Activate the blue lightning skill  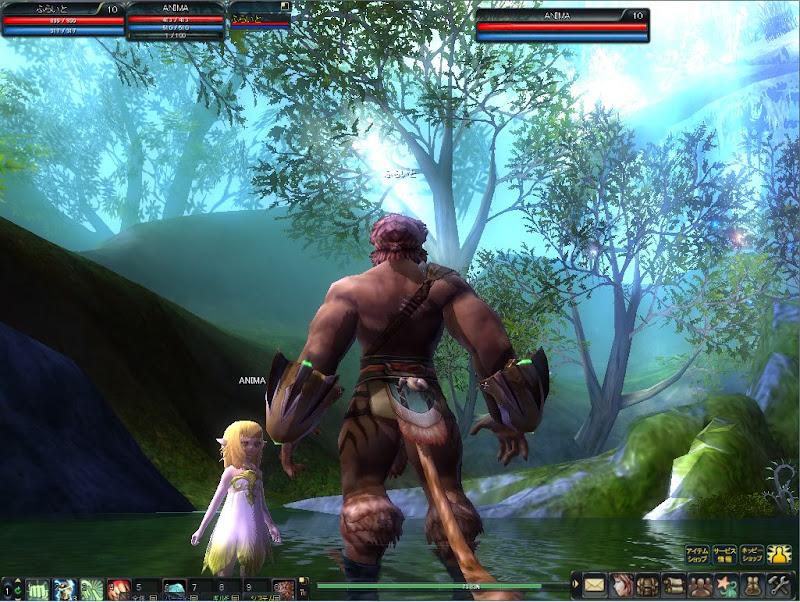pos(65,589)
